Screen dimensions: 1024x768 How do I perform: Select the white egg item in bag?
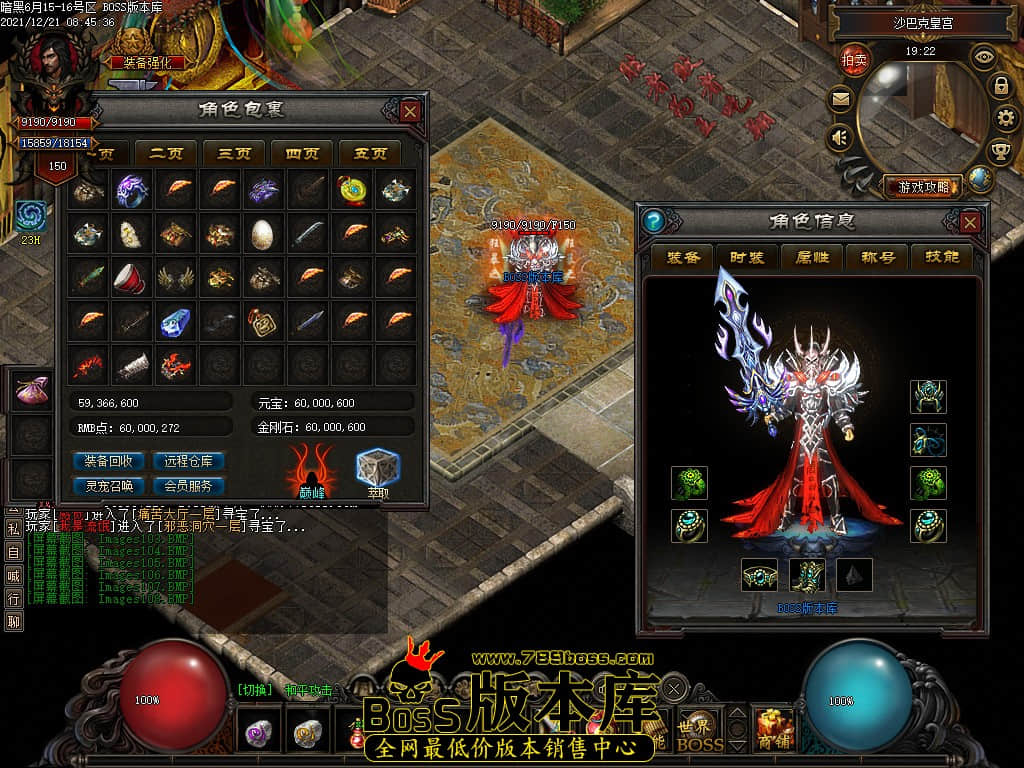click(262, 233)
